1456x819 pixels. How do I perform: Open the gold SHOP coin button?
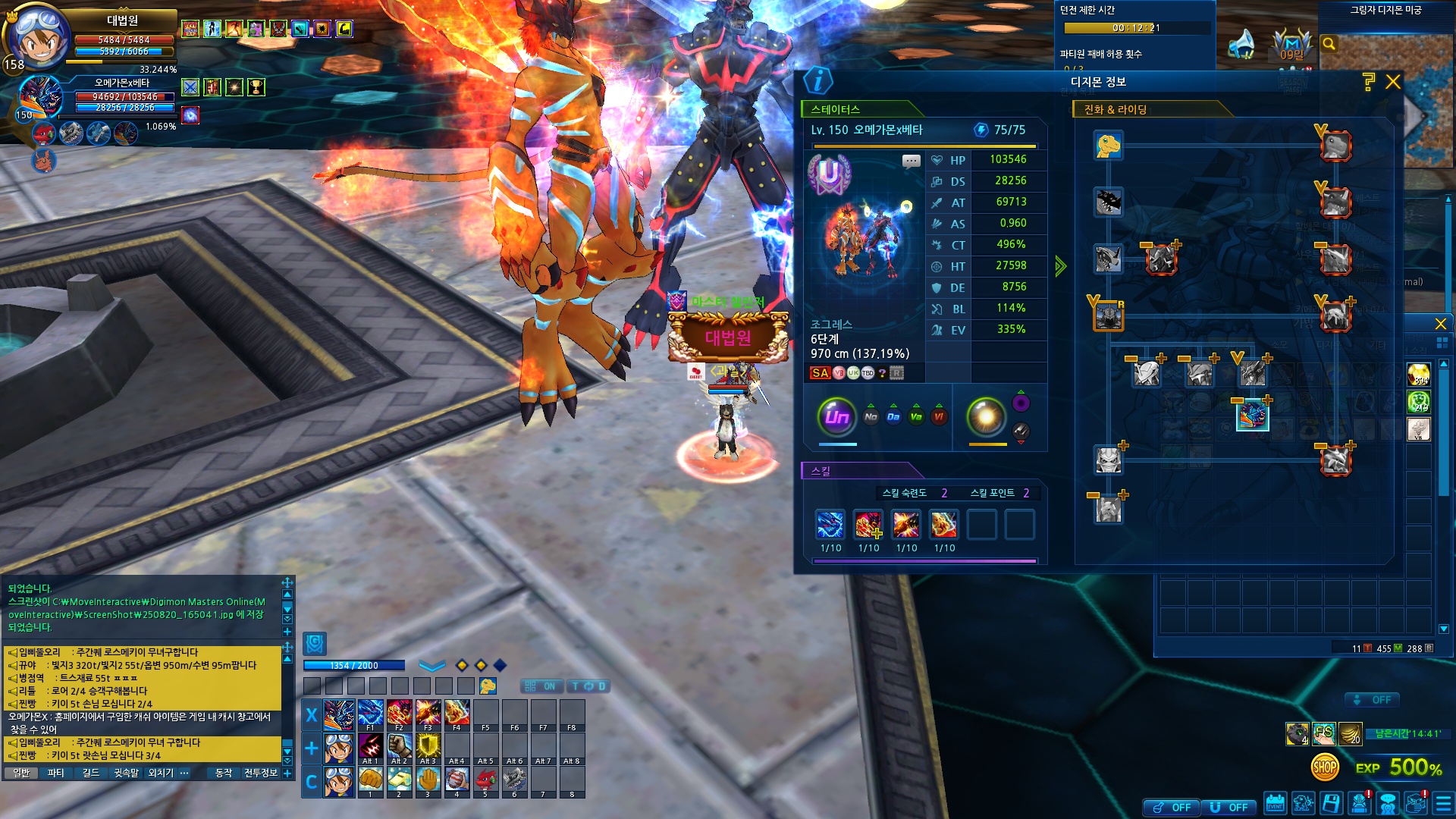pos(1325,767)
